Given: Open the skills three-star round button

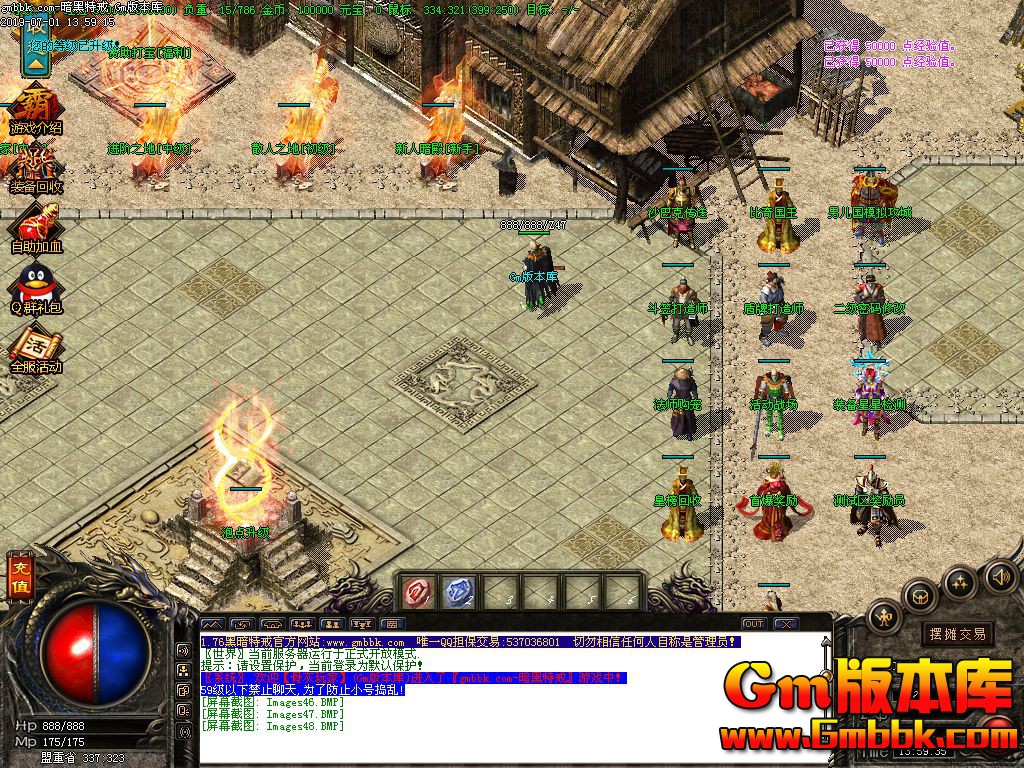Looking at the screenshot, I should point(959,582).
